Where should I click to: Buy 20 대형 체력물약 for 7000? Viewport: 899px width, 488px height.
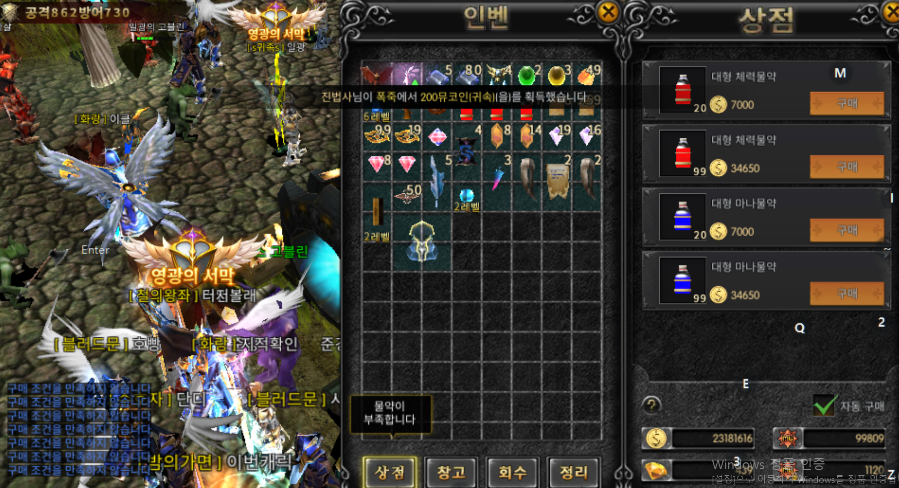846,105
